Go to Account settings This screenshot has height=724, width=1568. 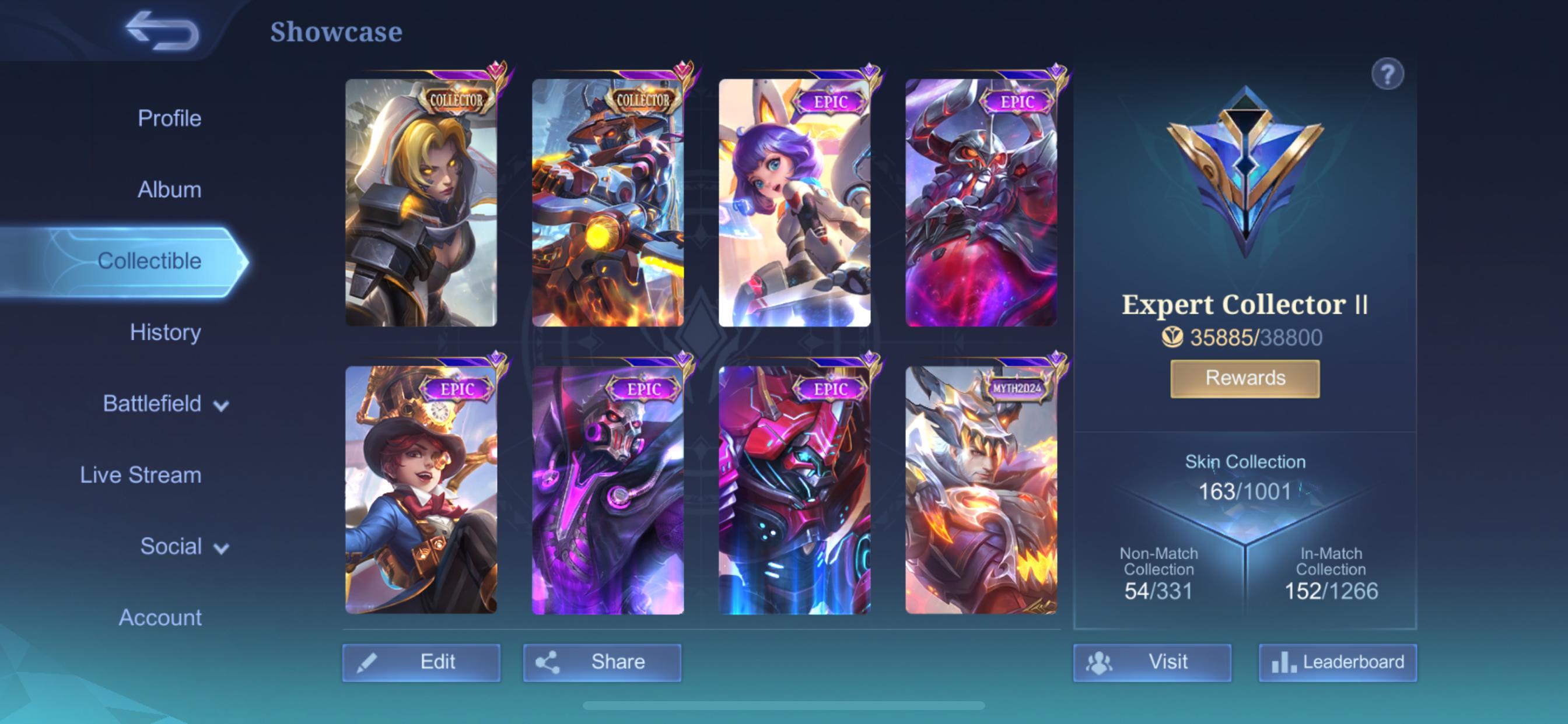tap(162, 617)
